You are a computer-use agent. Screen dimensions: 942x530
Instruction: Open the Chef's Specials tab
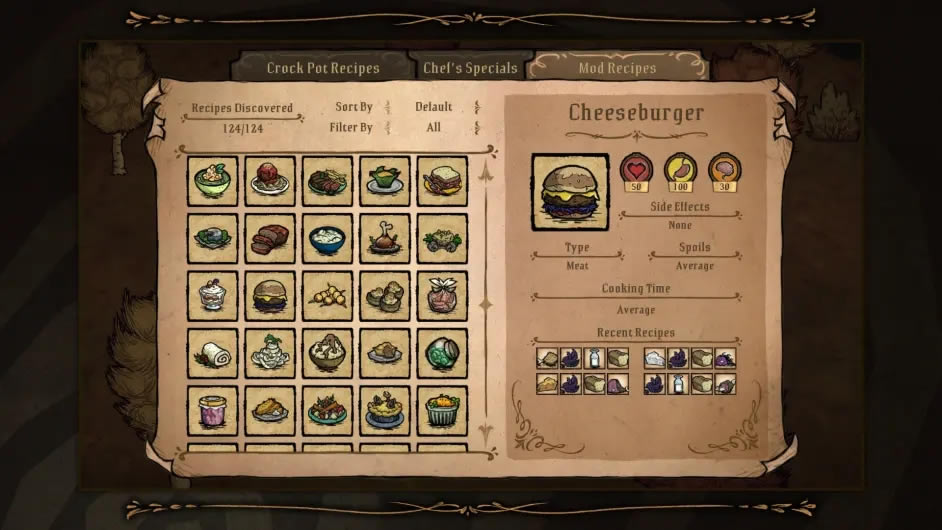469,68
